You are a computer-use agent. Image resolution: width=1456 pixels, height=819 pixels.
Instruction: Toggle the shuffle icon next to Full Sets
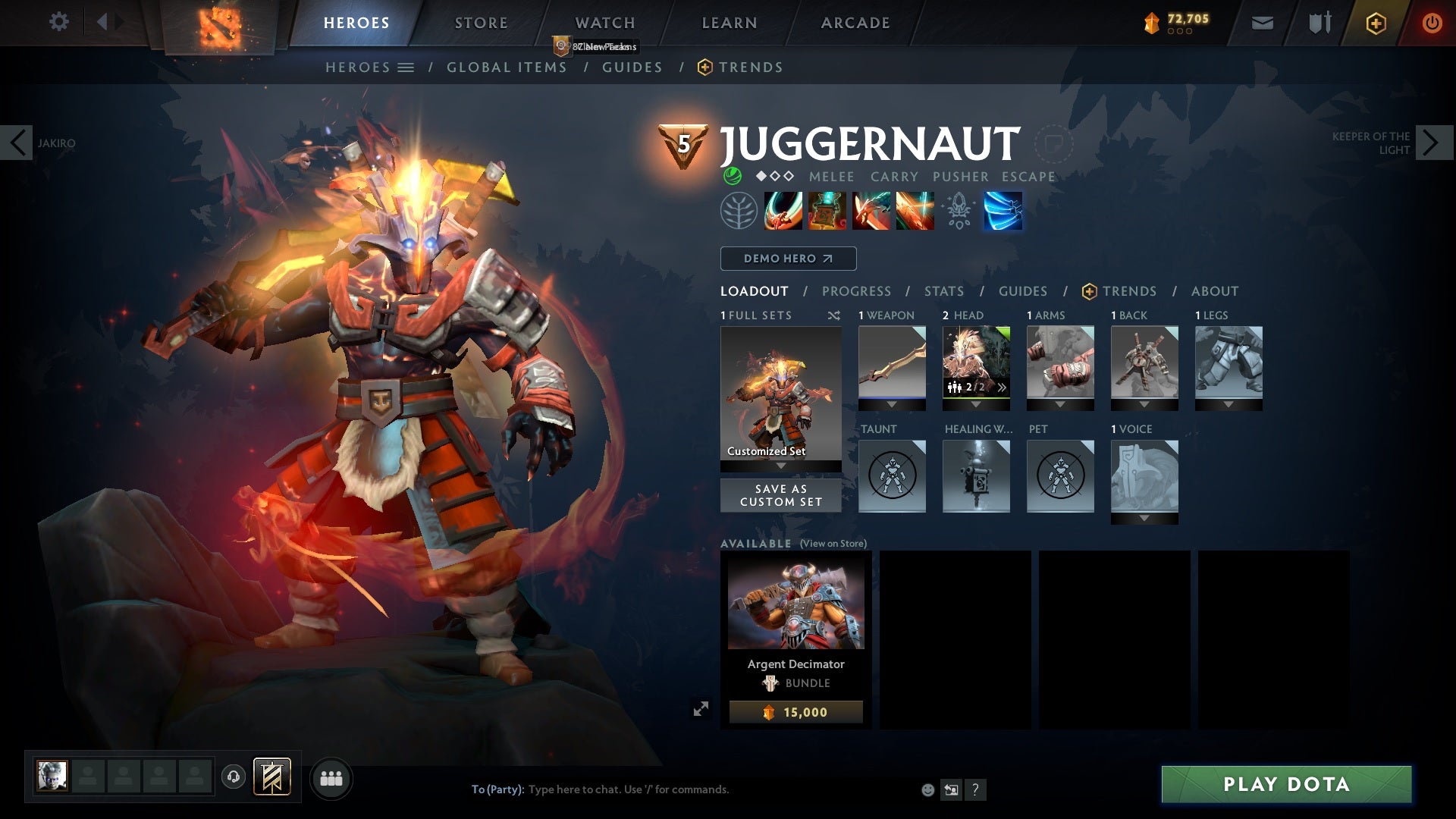click(x=834, y=315)
